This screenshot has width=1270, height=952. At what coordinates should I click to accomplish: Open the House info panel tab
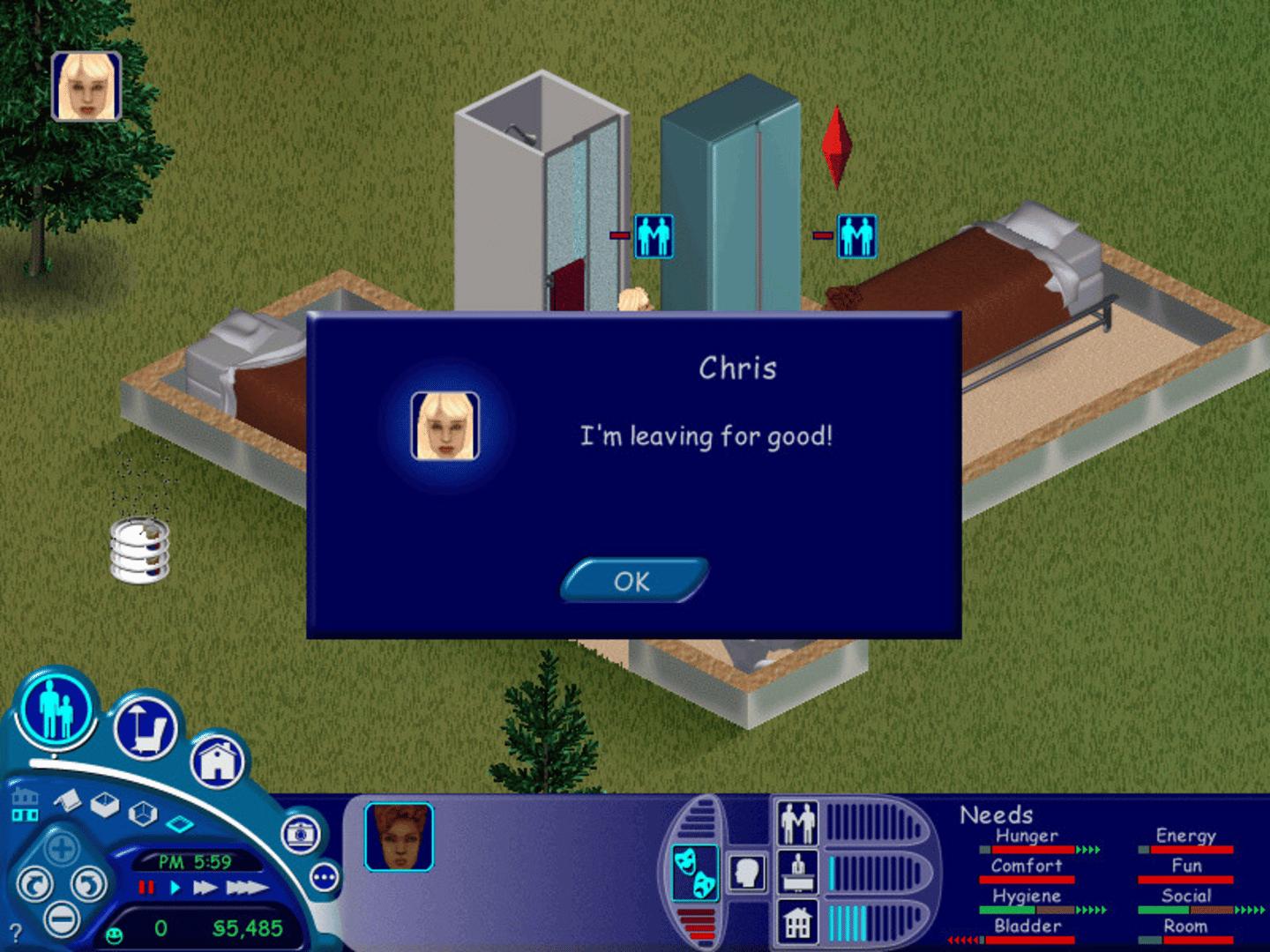click(796, 920)
